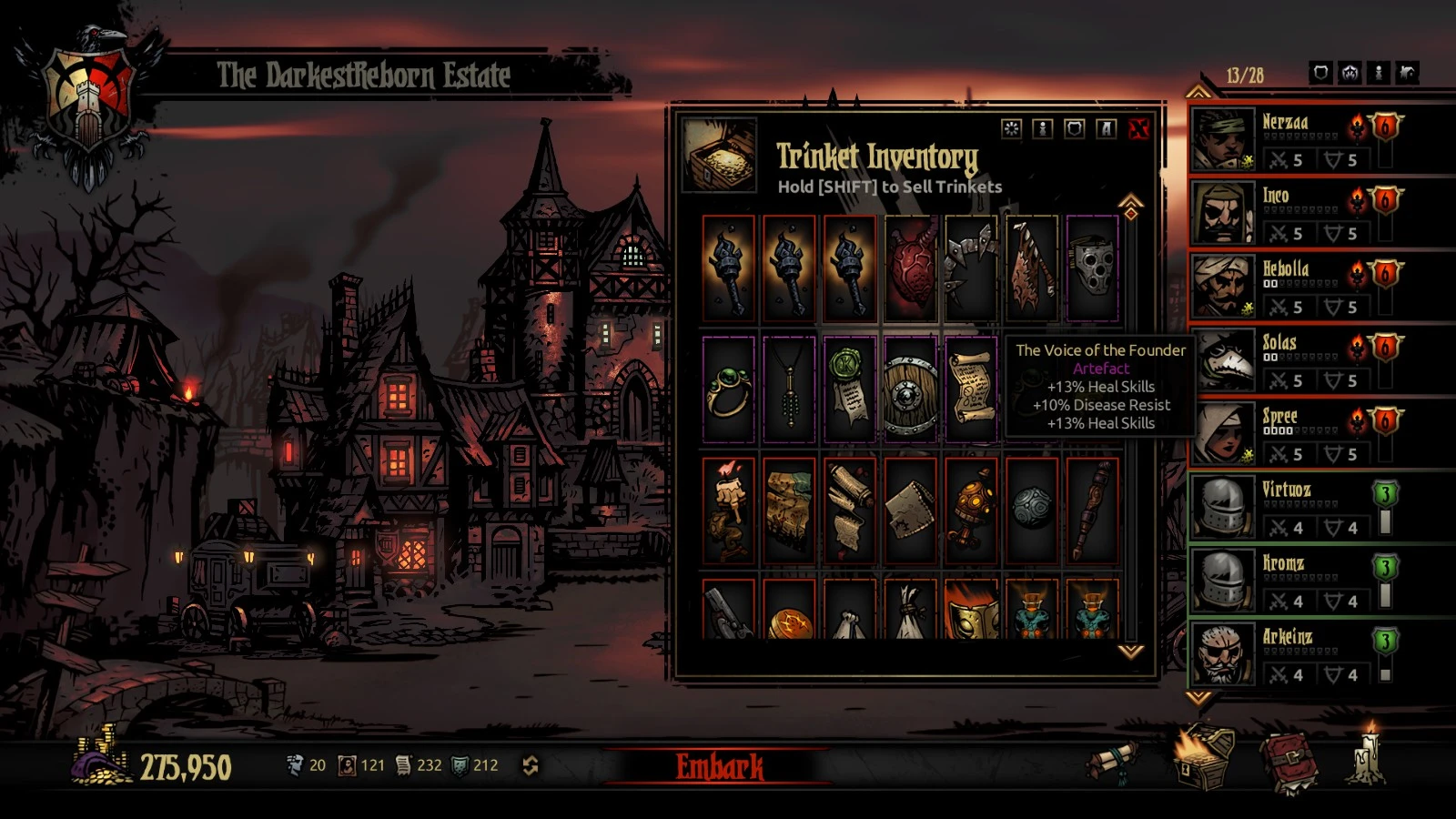
Task: Open the rolled scroll icon in bottom bar
Action: pos(1117,761)
